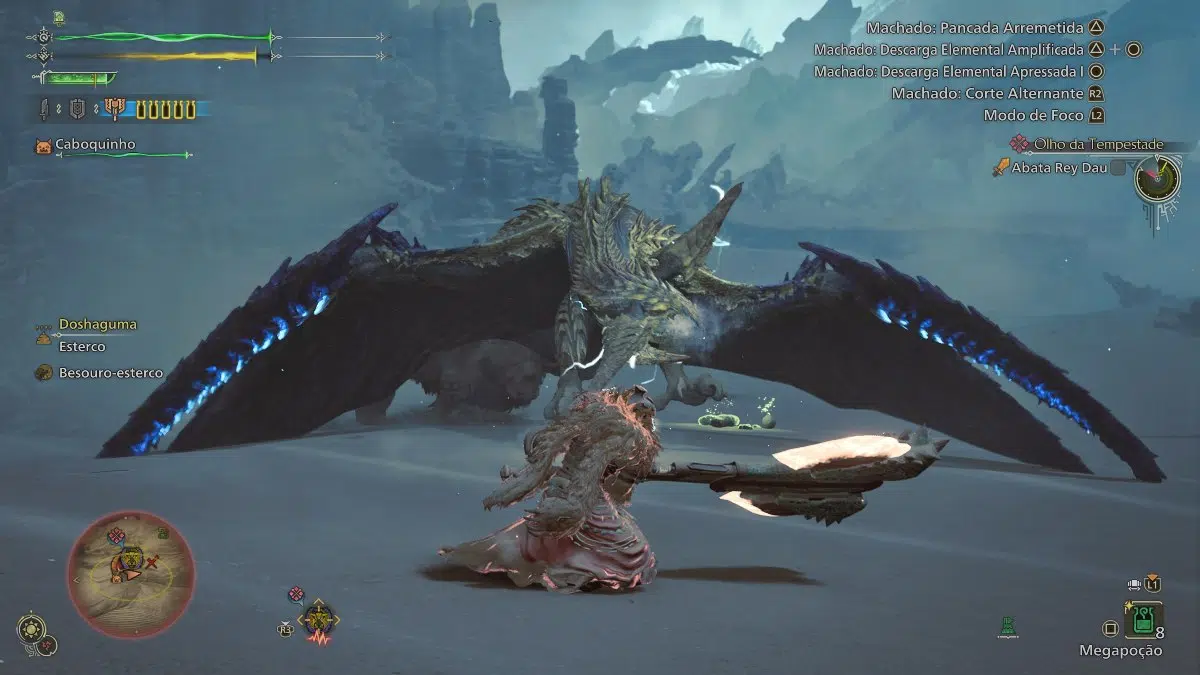Select the Abata Rey Dau objective

(x=1058, y=168)
